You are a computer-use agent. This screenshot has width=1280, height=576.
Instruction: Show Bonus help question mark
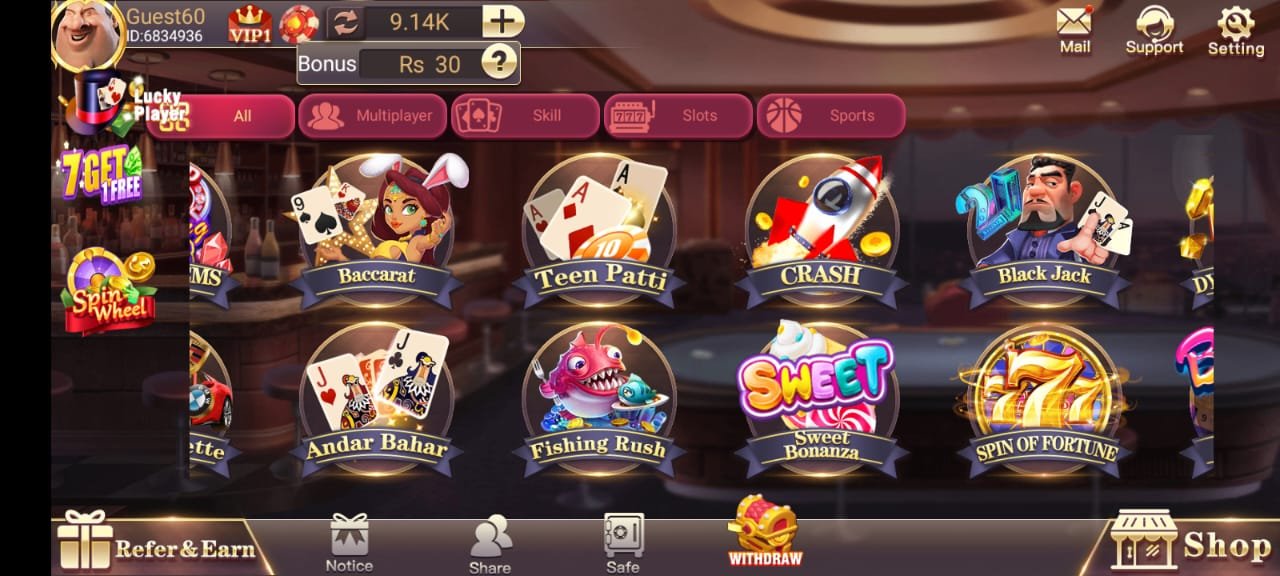[x=499, y=63]
